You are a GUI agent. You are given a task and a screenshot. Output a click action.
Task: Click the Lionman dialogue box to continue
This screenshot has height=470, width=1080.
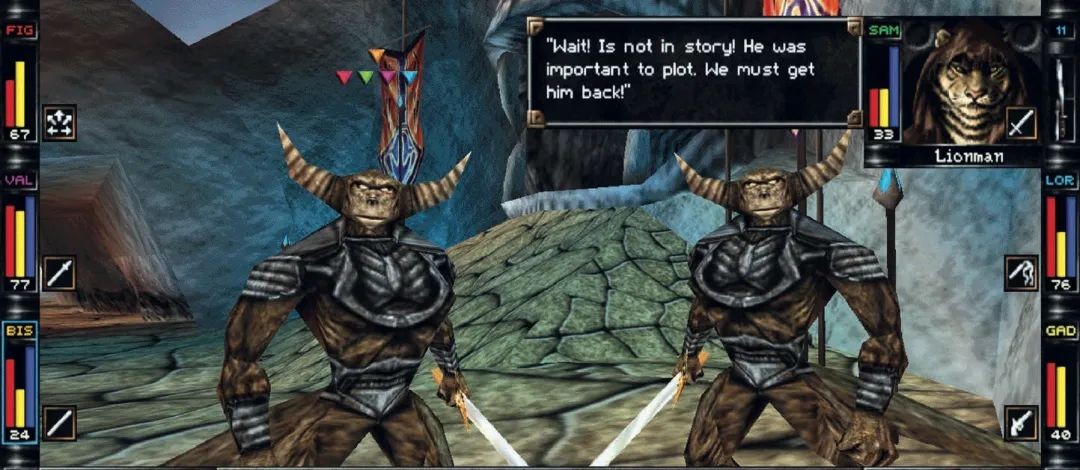click(696, 71)
